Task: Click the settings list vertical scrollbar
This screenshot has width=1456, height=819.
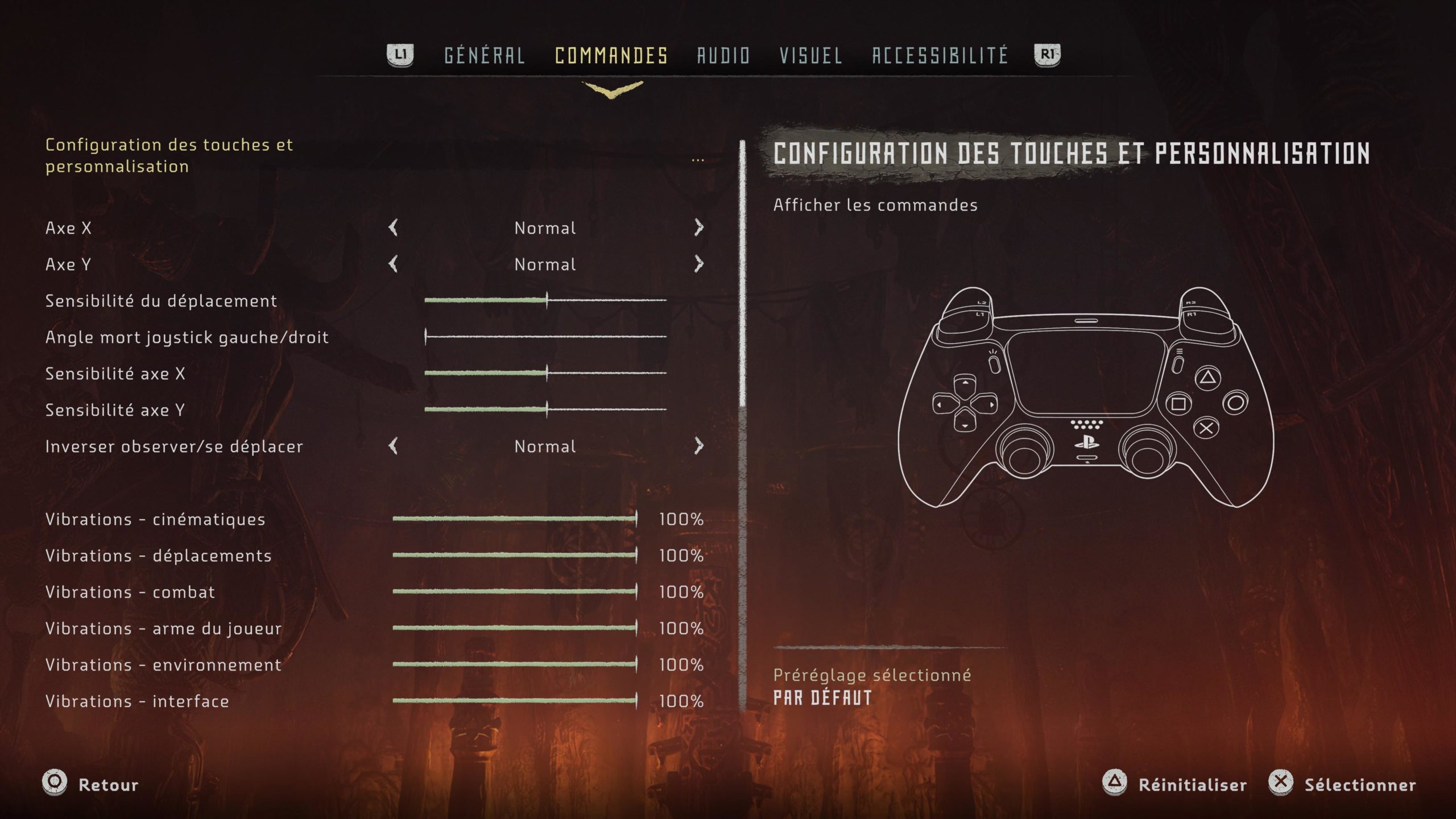Action: pos(742,273)
